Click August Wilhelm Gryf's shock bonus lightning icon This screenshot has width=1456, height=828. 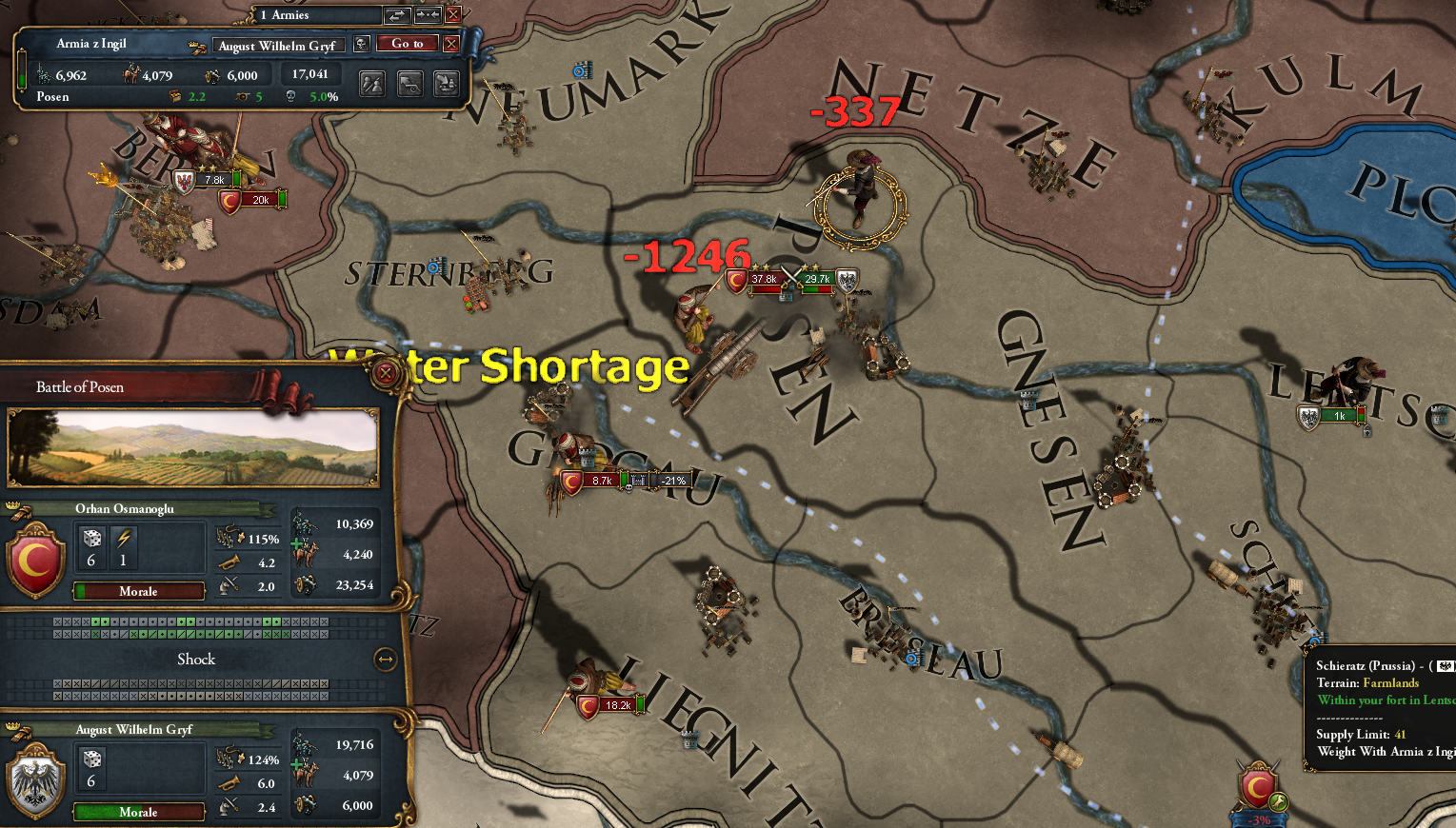[x=123, y=768]
